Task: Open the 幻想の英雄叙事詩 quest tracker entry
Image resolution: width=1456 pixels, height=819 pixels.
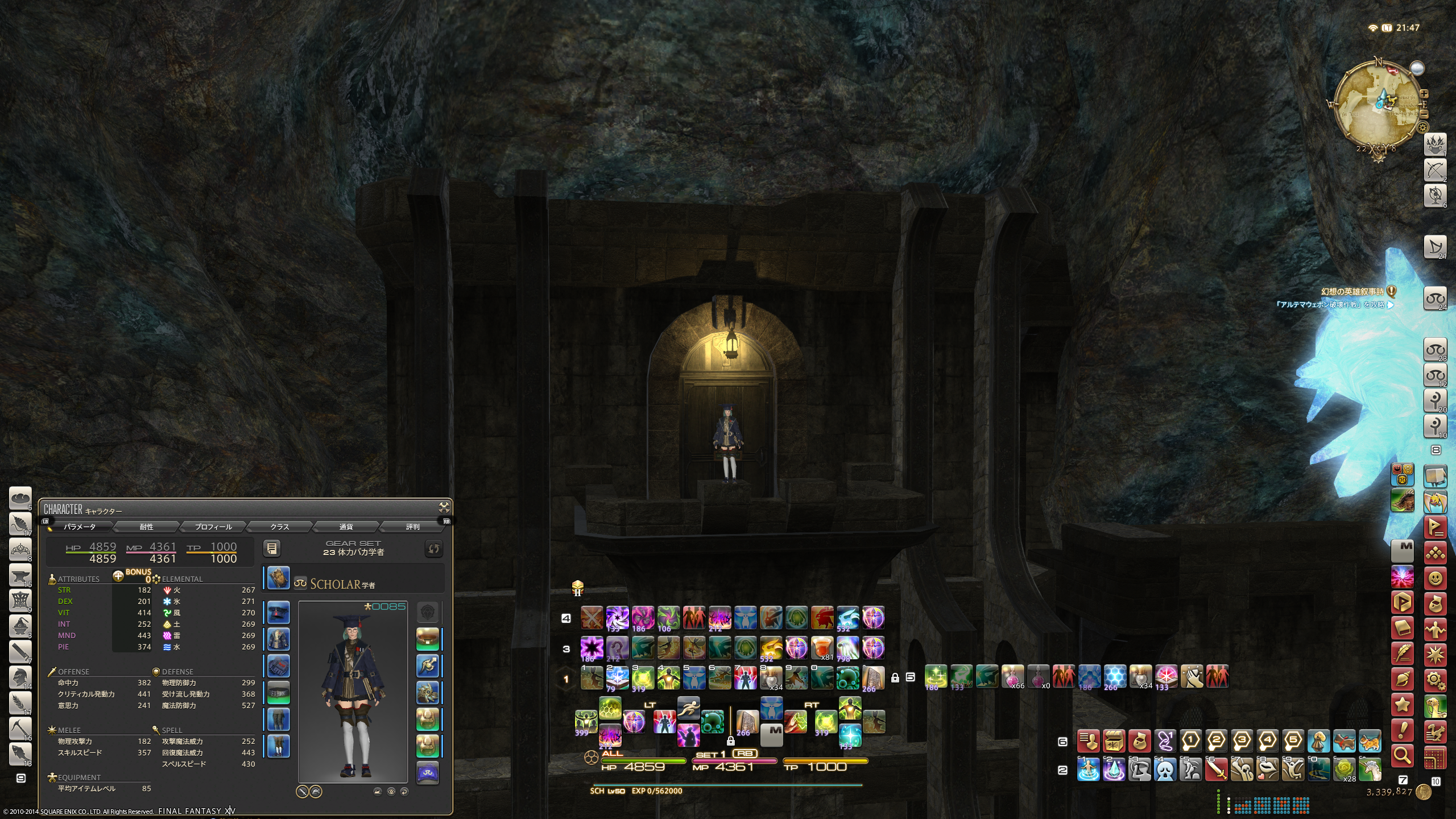Action: pos(1351,292)
